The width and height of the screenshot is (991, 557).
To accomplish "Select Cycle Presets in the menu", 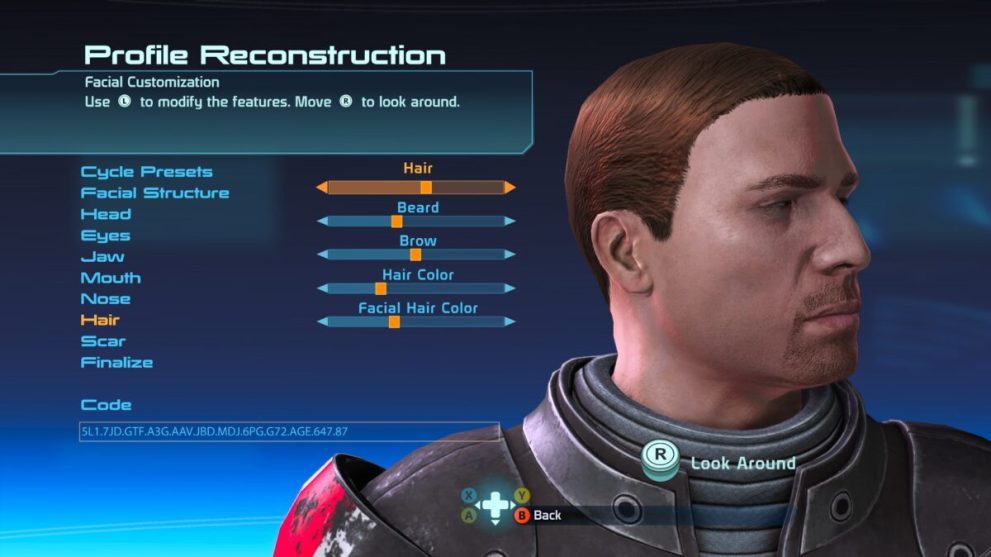I will tap(146, 172).
